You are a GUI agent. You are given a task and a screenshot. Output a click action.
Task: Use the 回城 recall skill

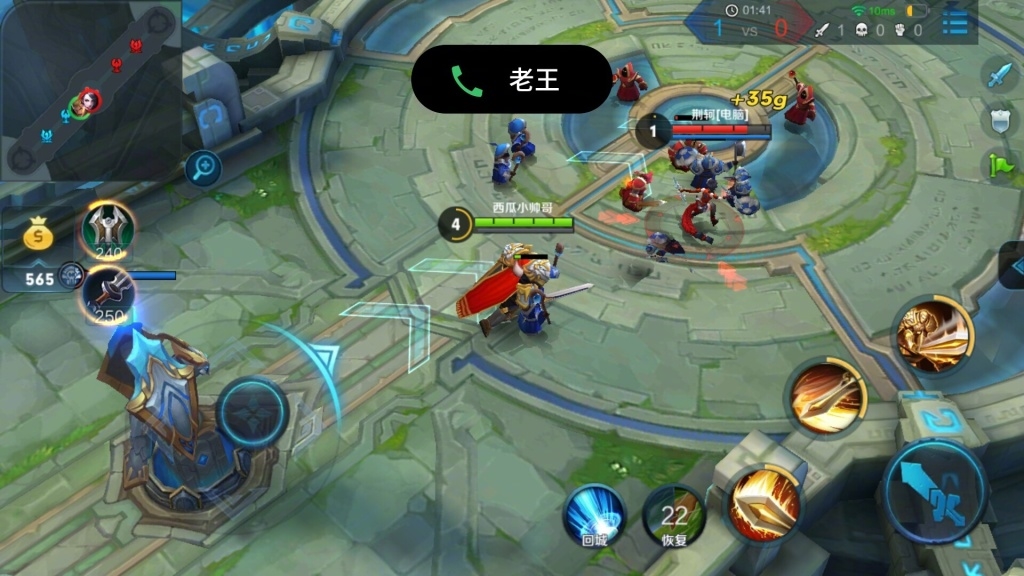[594, 514]
